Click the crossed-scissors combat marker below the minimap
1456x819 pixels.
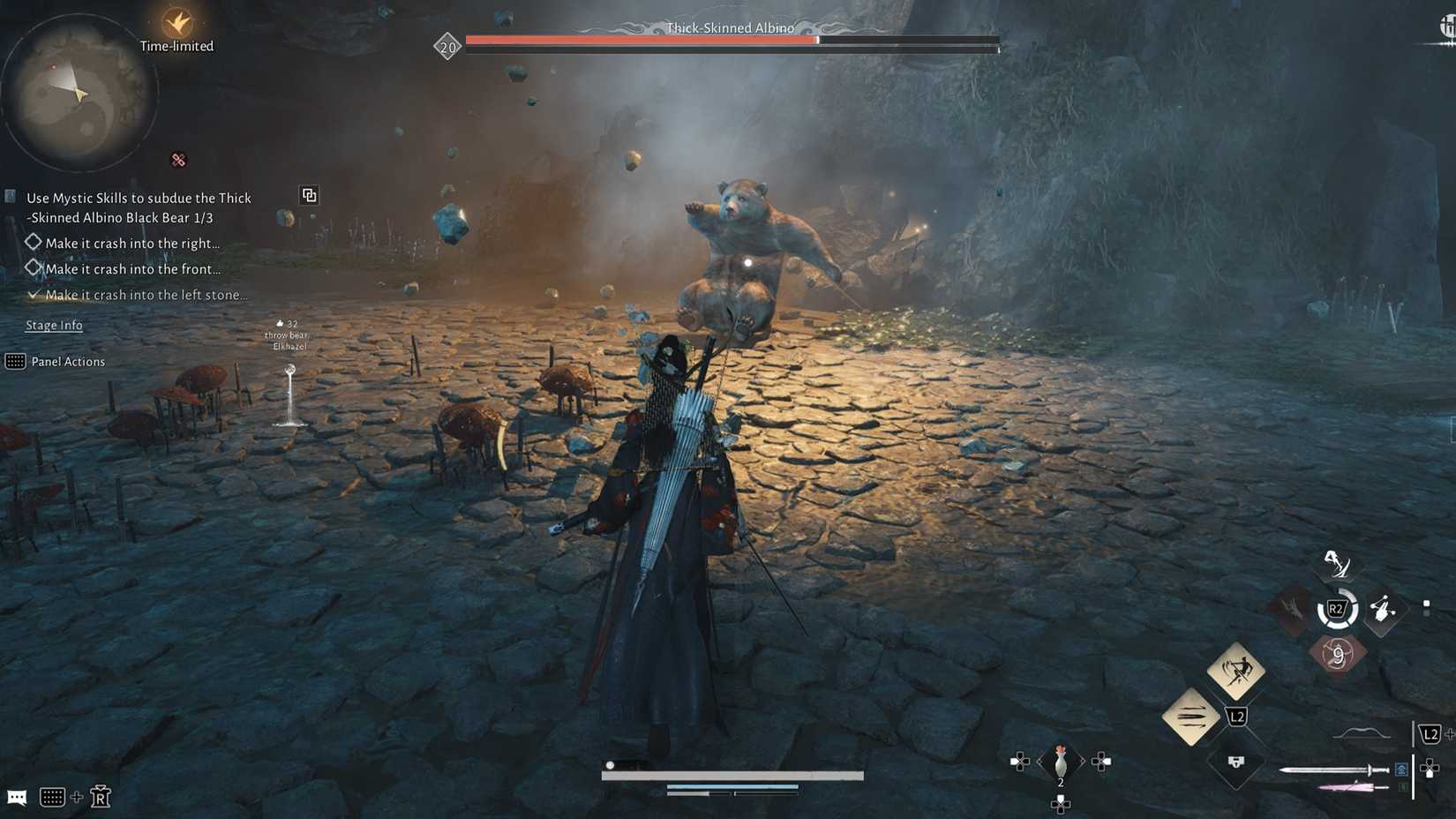point(177,159)
